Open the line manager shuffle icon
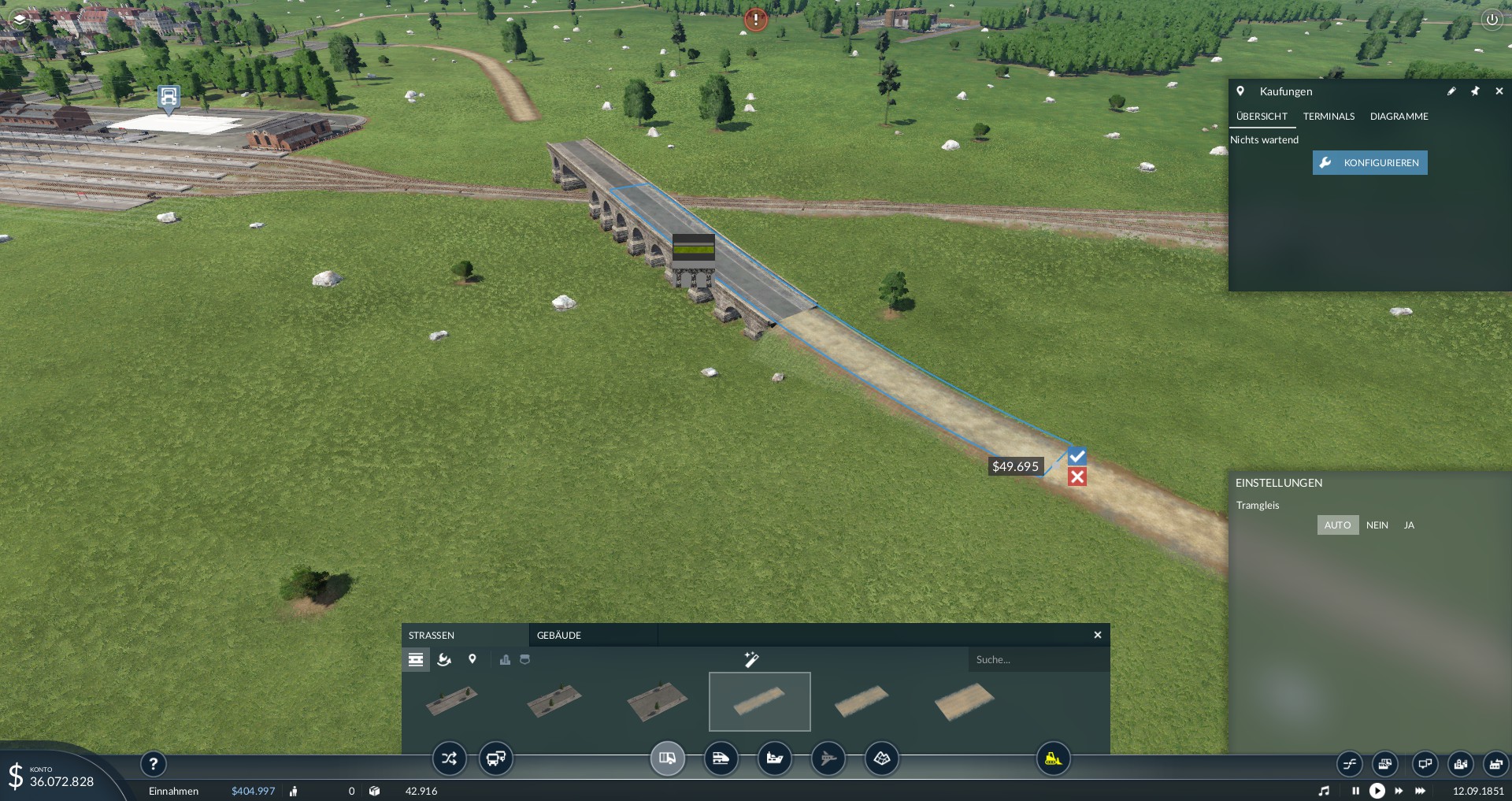The width and height of the screenshot is (1512, 801). 449,759
